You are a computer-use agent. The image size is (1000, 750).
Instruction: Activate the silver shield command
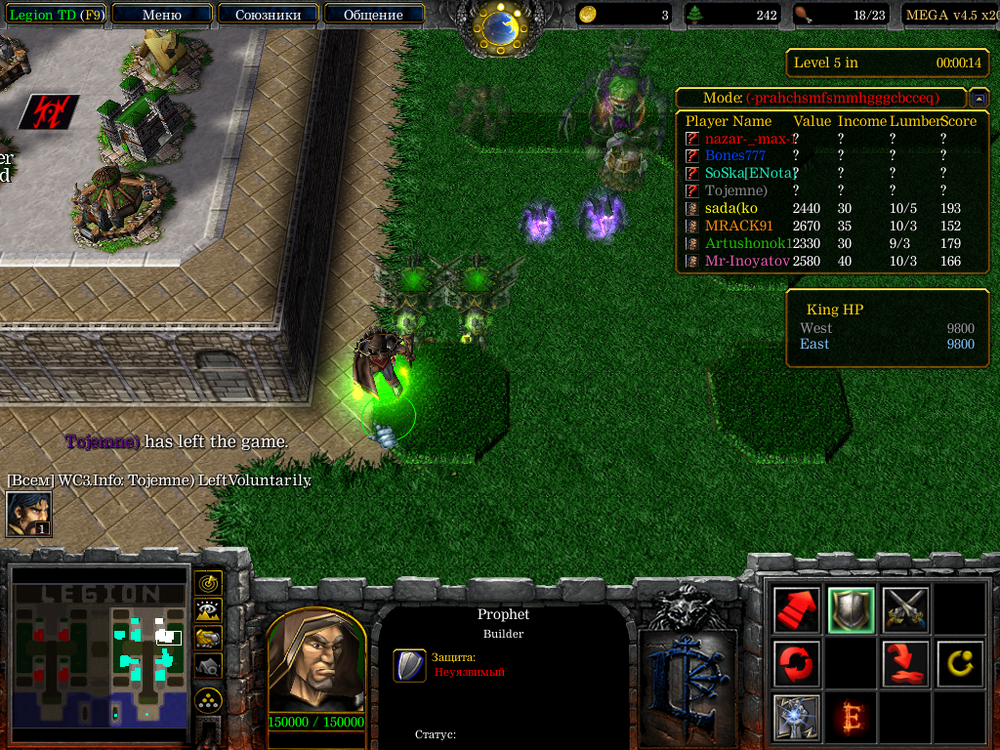click(851, 608)
